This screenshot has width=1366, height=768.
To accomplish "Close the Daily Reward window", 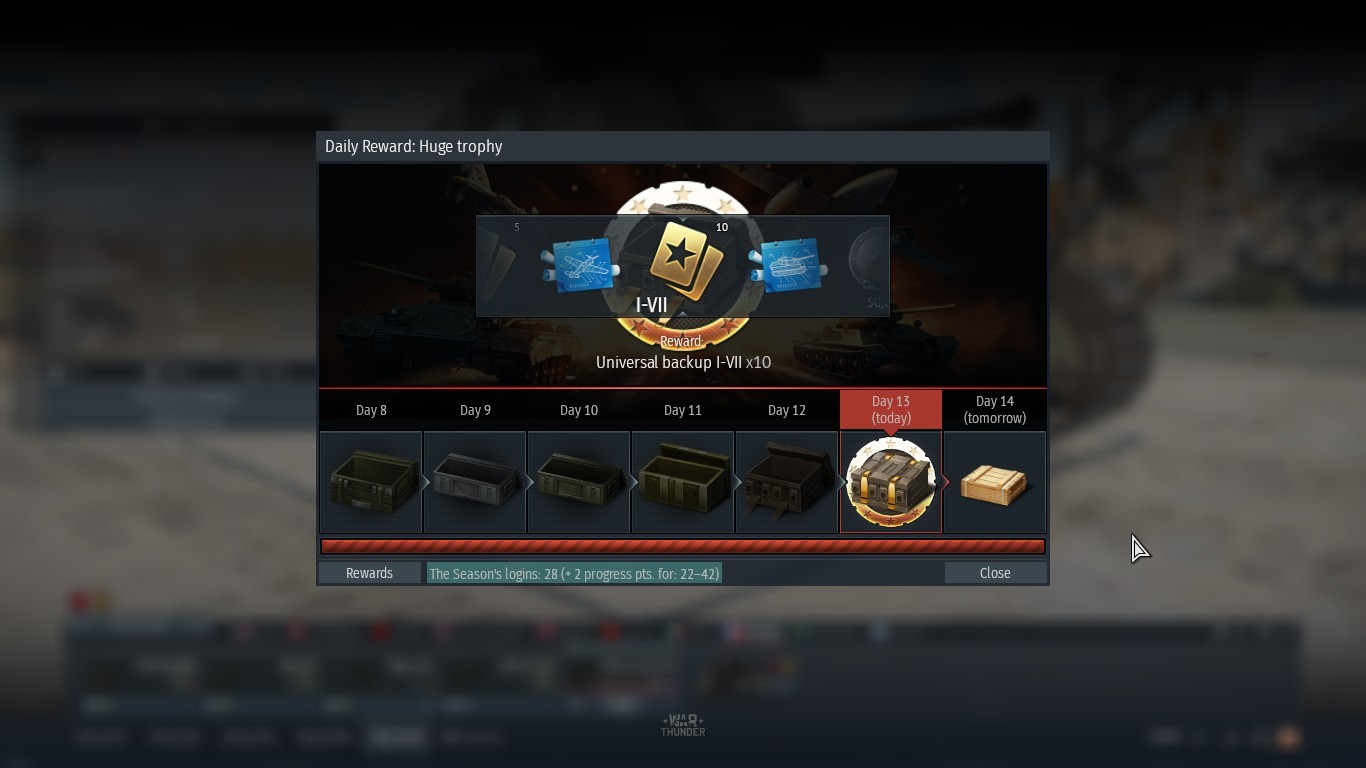I will (995, 573).
